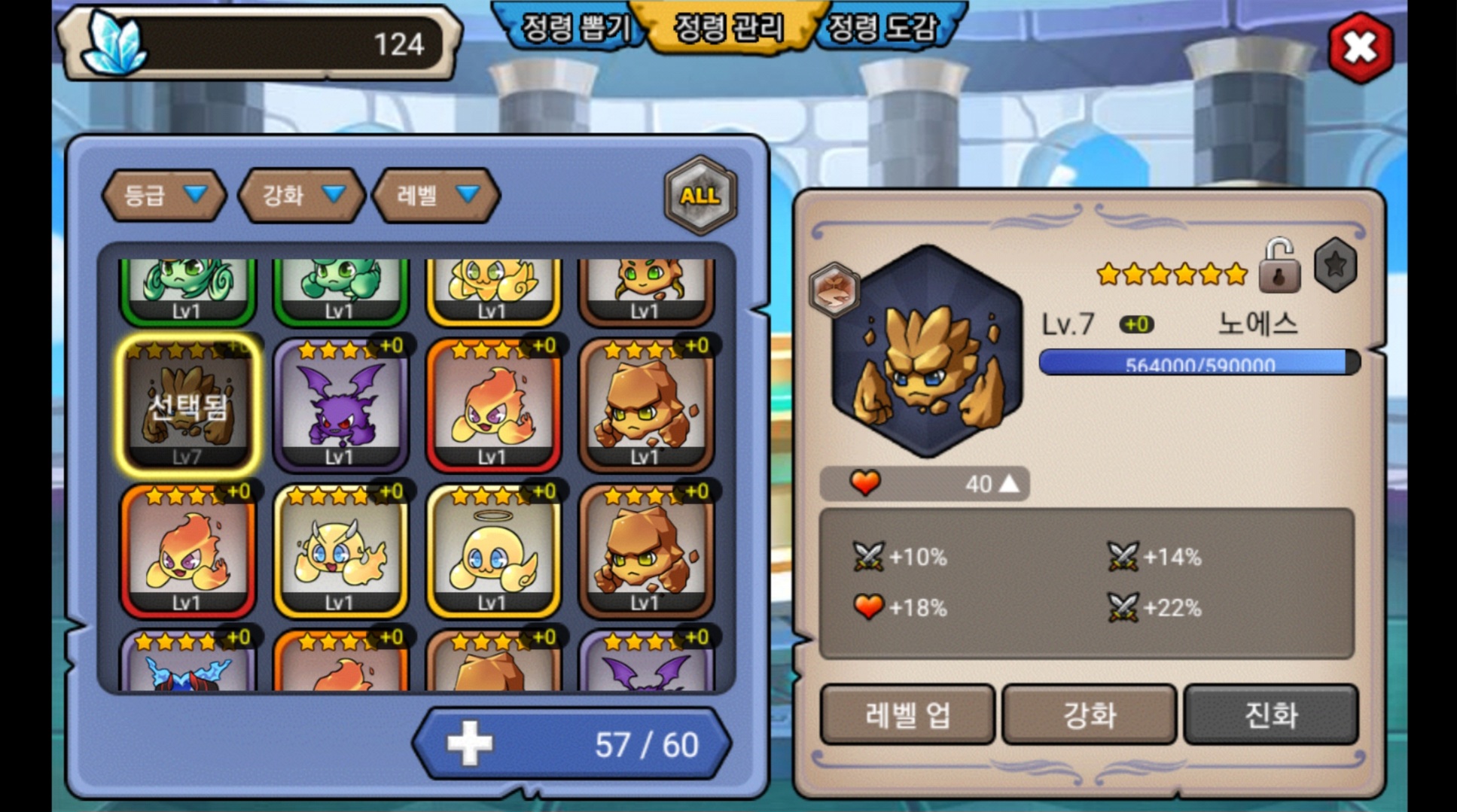Pick the horned yellow spirit tile

tap(340, 550)
